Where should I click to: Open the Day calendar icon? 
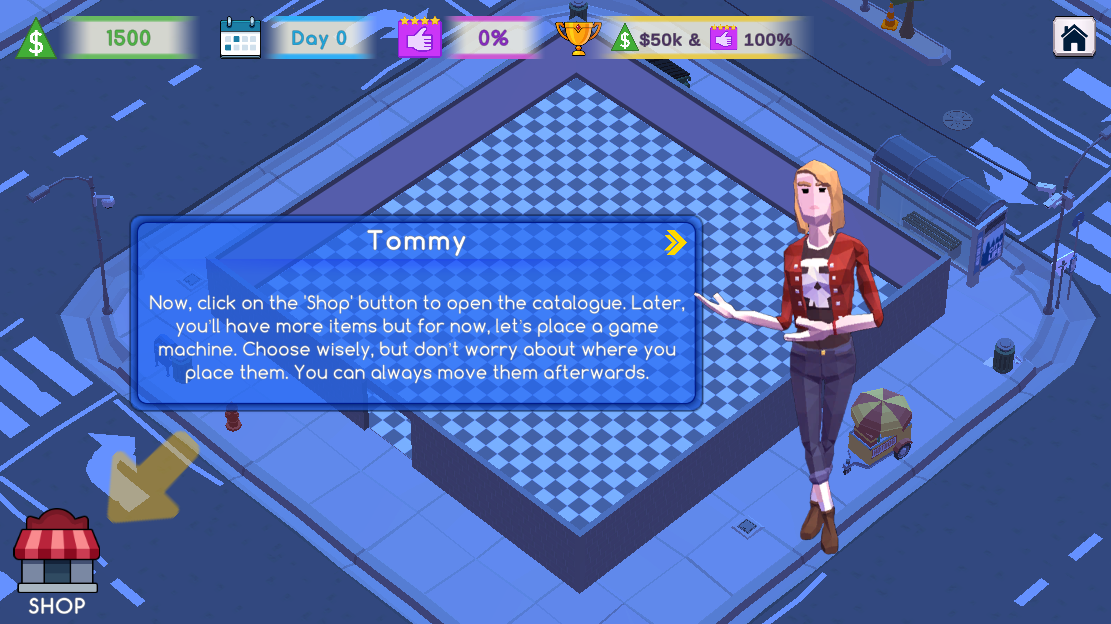click(240, 38)
